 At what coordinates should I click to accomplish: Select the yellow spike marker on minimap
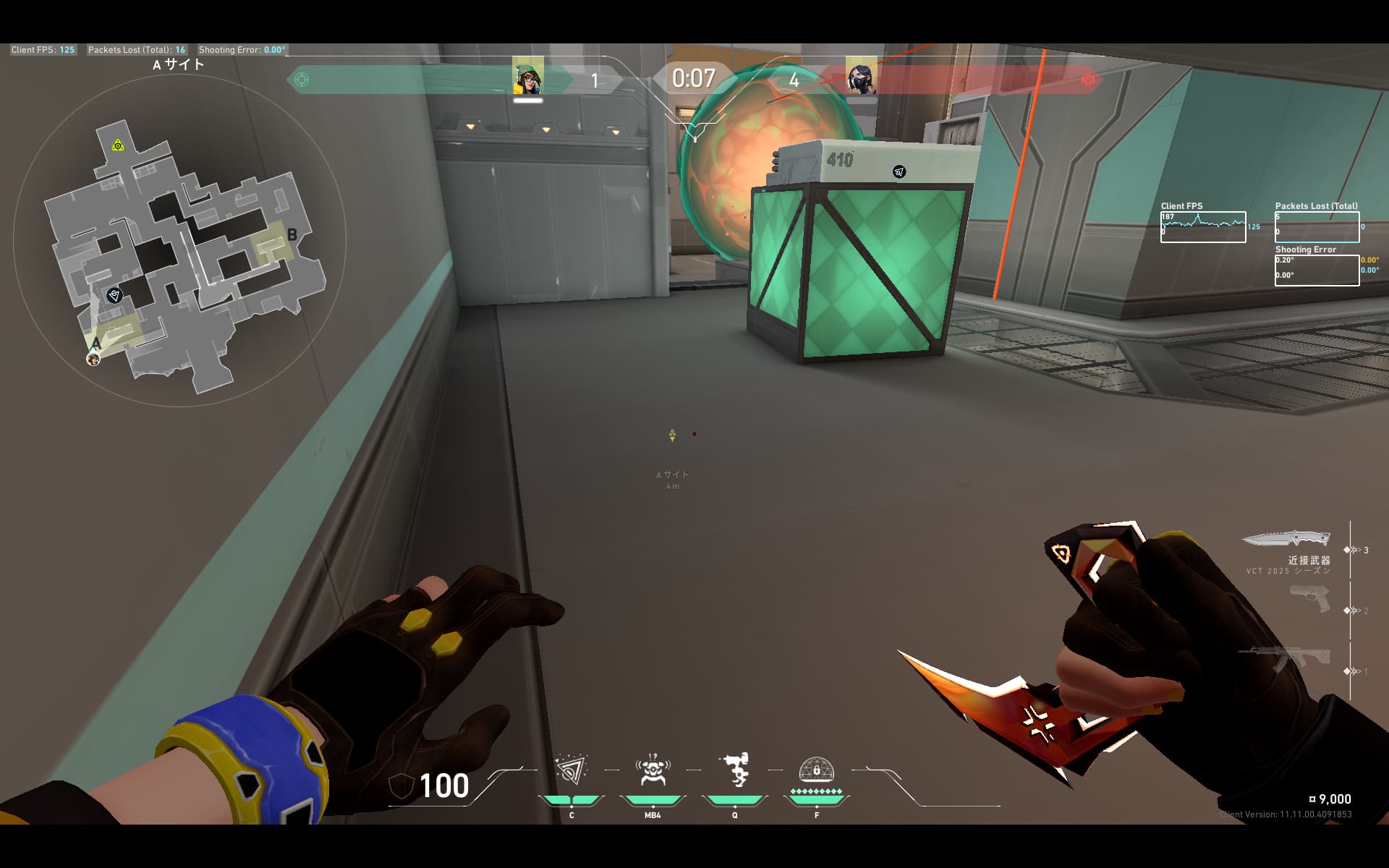pyautogui.click(x=118, y=145)
